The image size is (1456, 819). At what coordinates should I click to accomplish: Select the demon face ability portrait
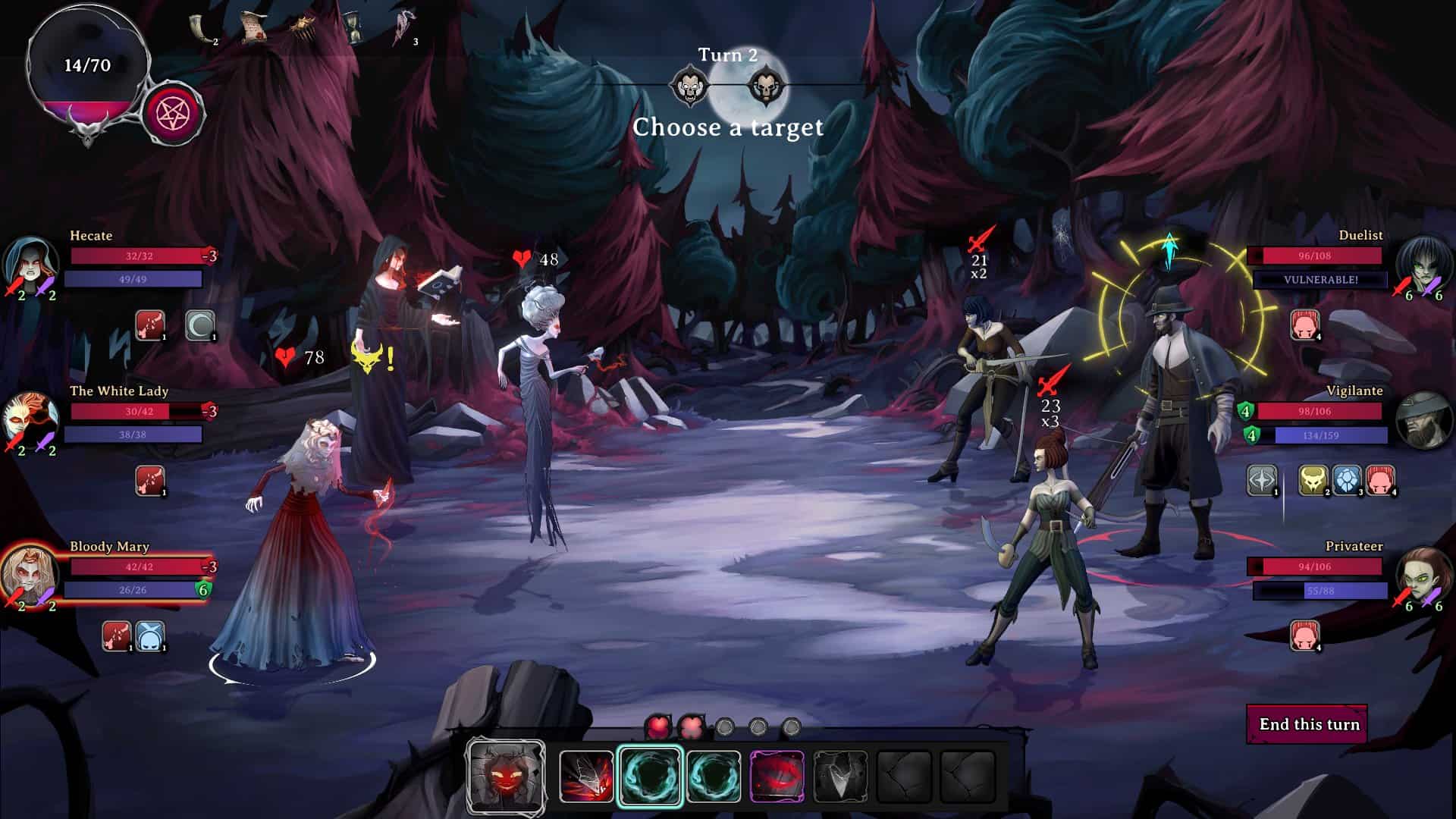click(507, 777)
